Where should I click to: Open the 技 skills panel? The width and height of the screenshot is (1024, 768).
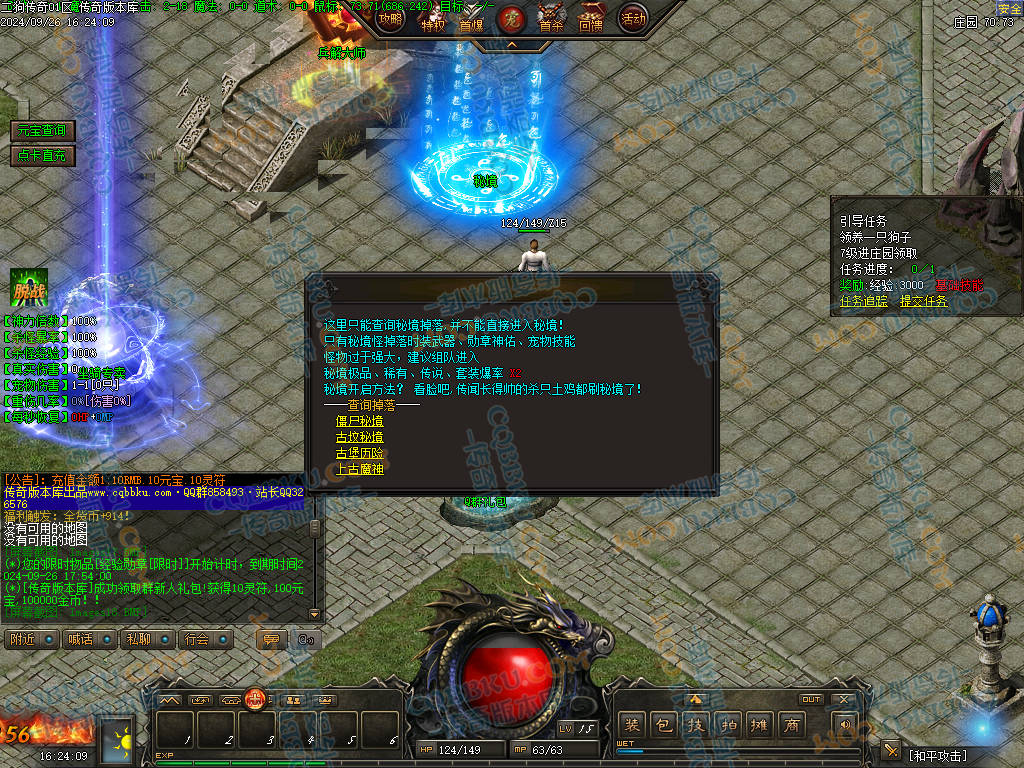[695, 725]
